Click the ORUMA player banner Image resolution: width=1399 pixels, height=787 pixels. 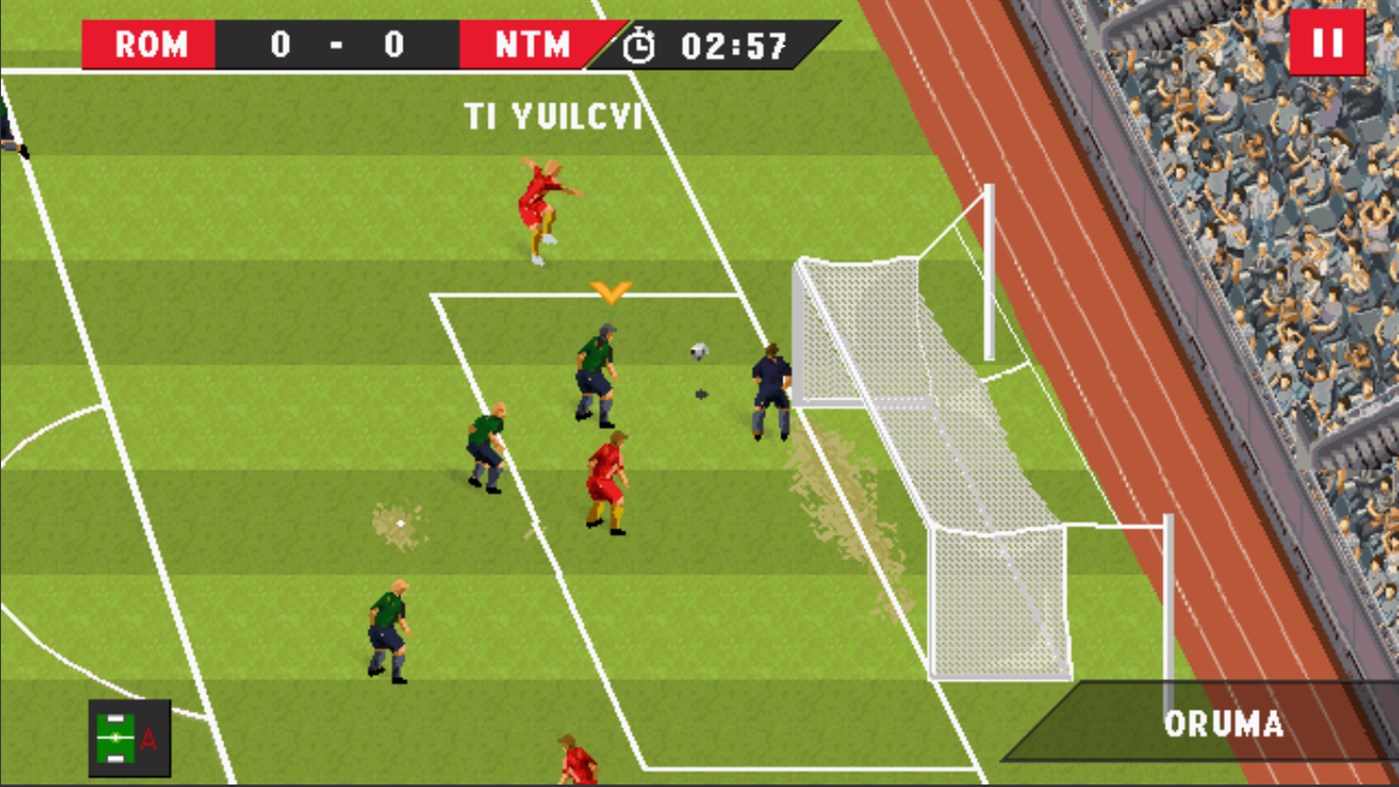(x=1226, y=722)
